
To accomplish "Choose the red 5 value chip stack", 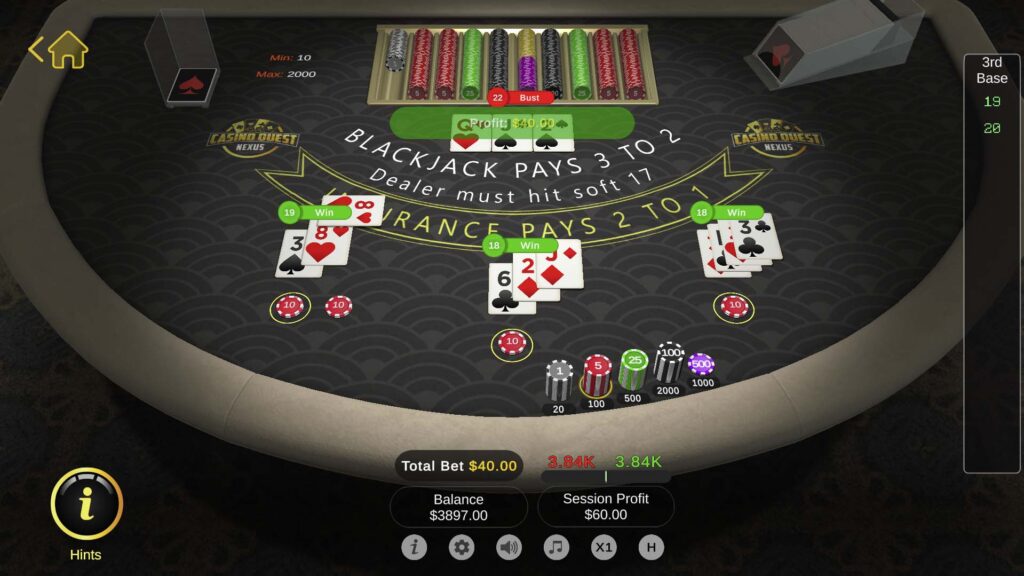I will [x=598, y=374].
